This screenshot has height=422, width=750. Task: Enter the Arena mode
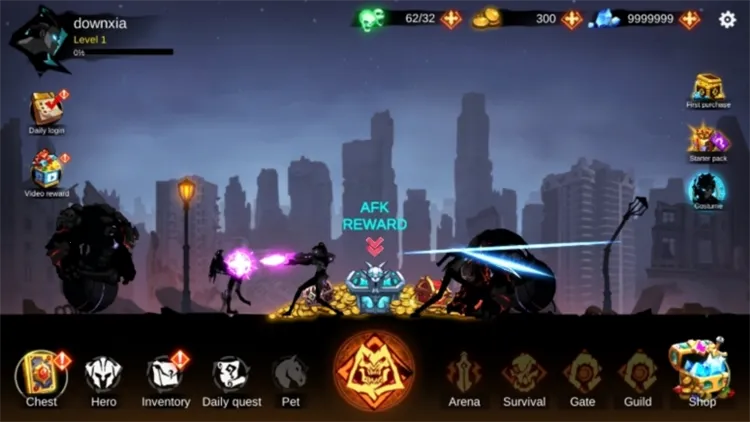tap(464, 376)
